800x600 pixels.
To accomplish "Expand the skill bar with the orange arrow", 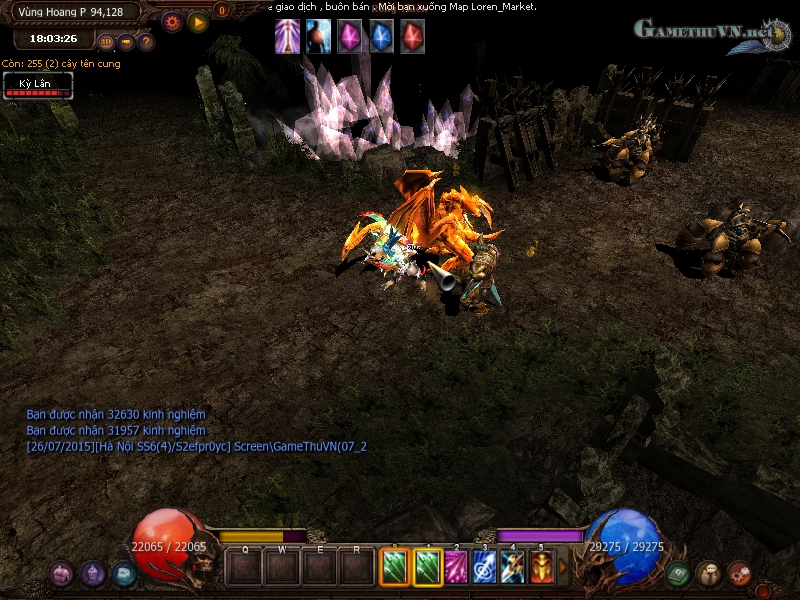I will (563, 567).
